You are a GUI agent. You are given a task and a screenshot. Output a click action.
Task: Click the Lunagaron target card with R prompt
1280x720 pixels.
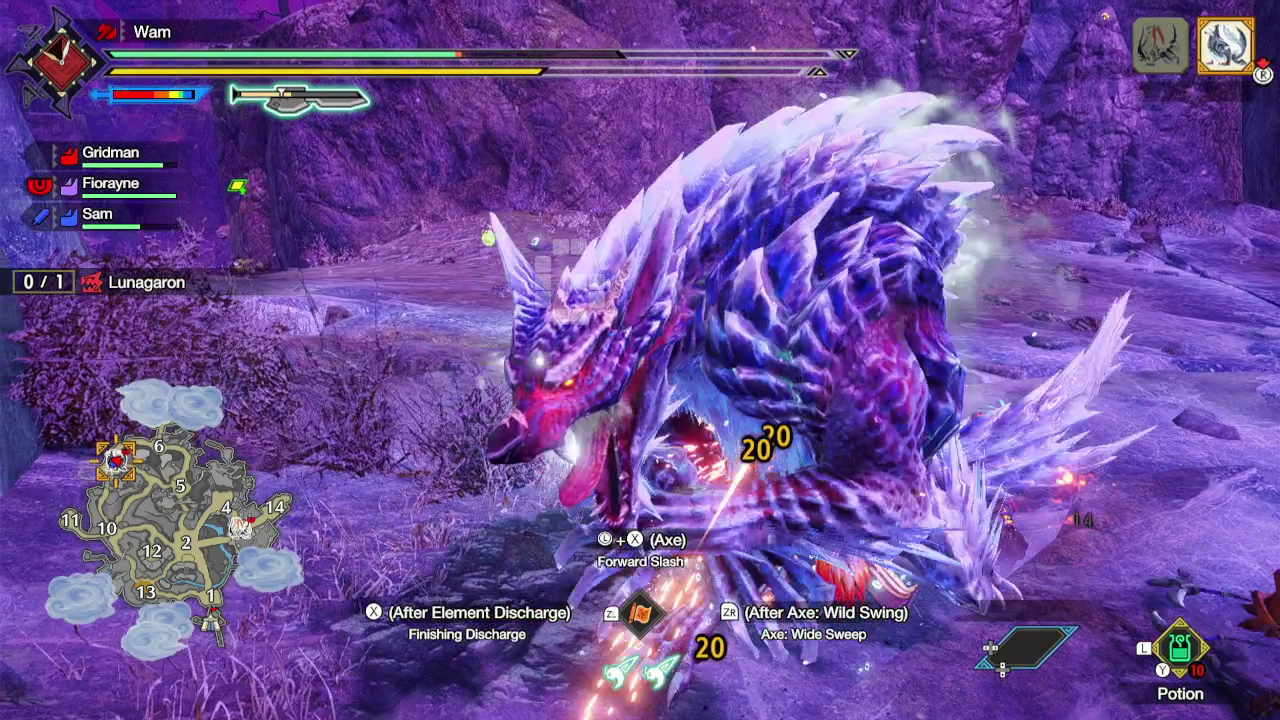pyautogui.click(x=1225, y=46)
